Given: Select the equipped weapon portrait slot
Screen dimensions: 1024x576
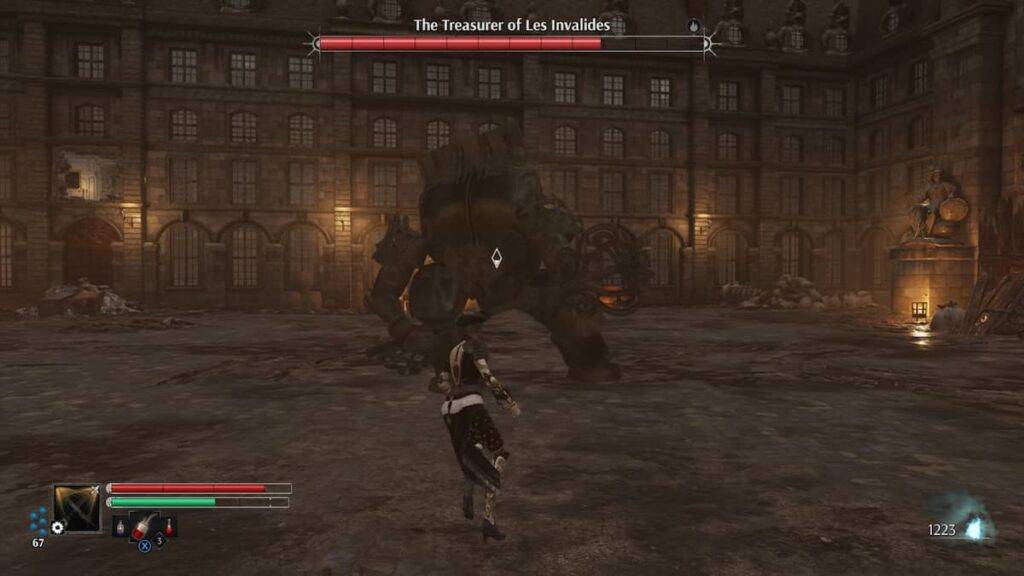Looking at the screenshot, I should (77, 506).
